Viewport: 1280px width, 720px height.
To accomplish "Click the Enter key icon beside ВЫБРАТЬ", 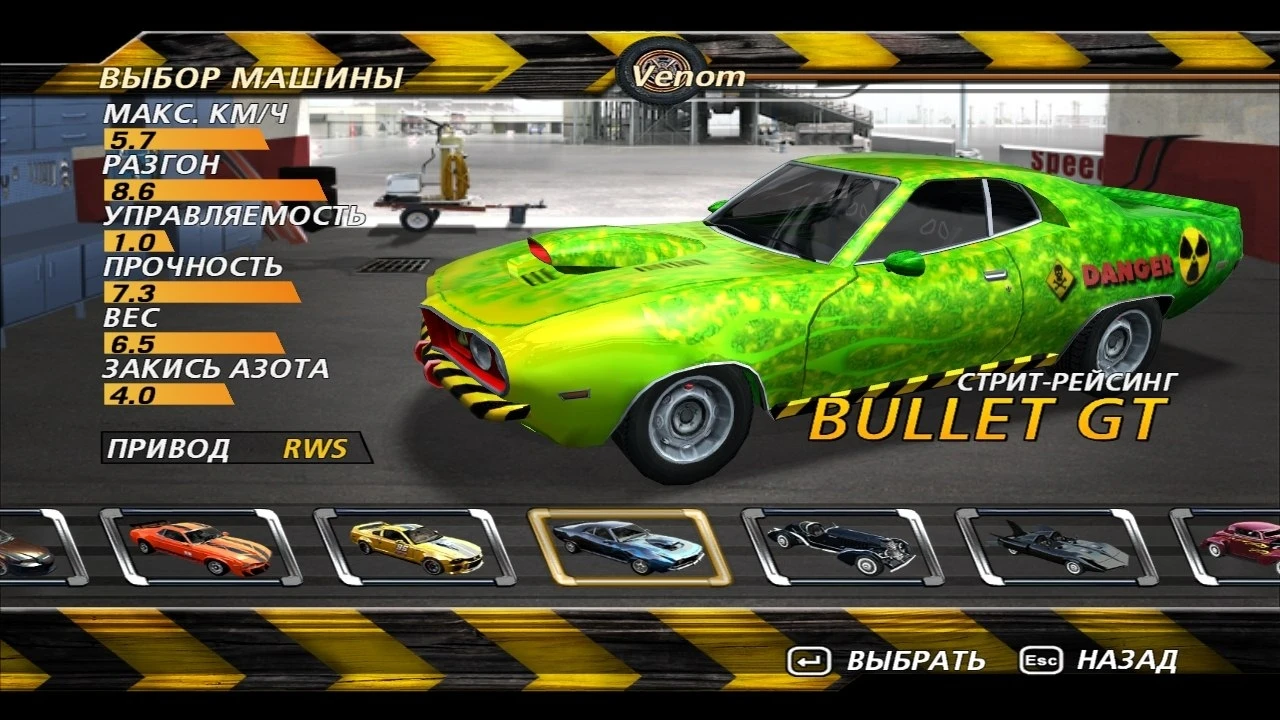I will (808, 661).
